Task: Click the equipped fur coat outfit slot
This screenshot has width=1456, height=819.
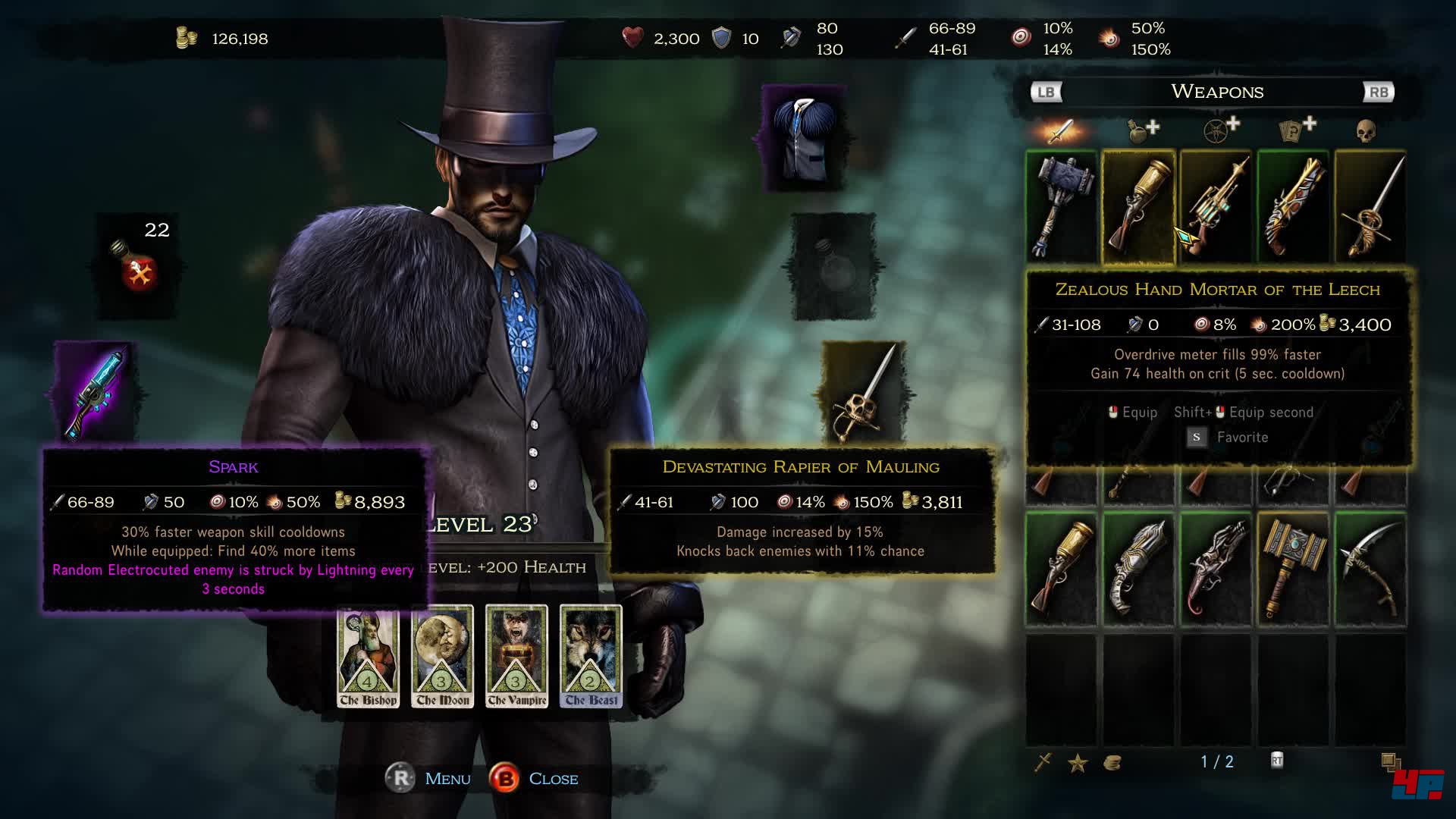Action: tap(804, 139)
